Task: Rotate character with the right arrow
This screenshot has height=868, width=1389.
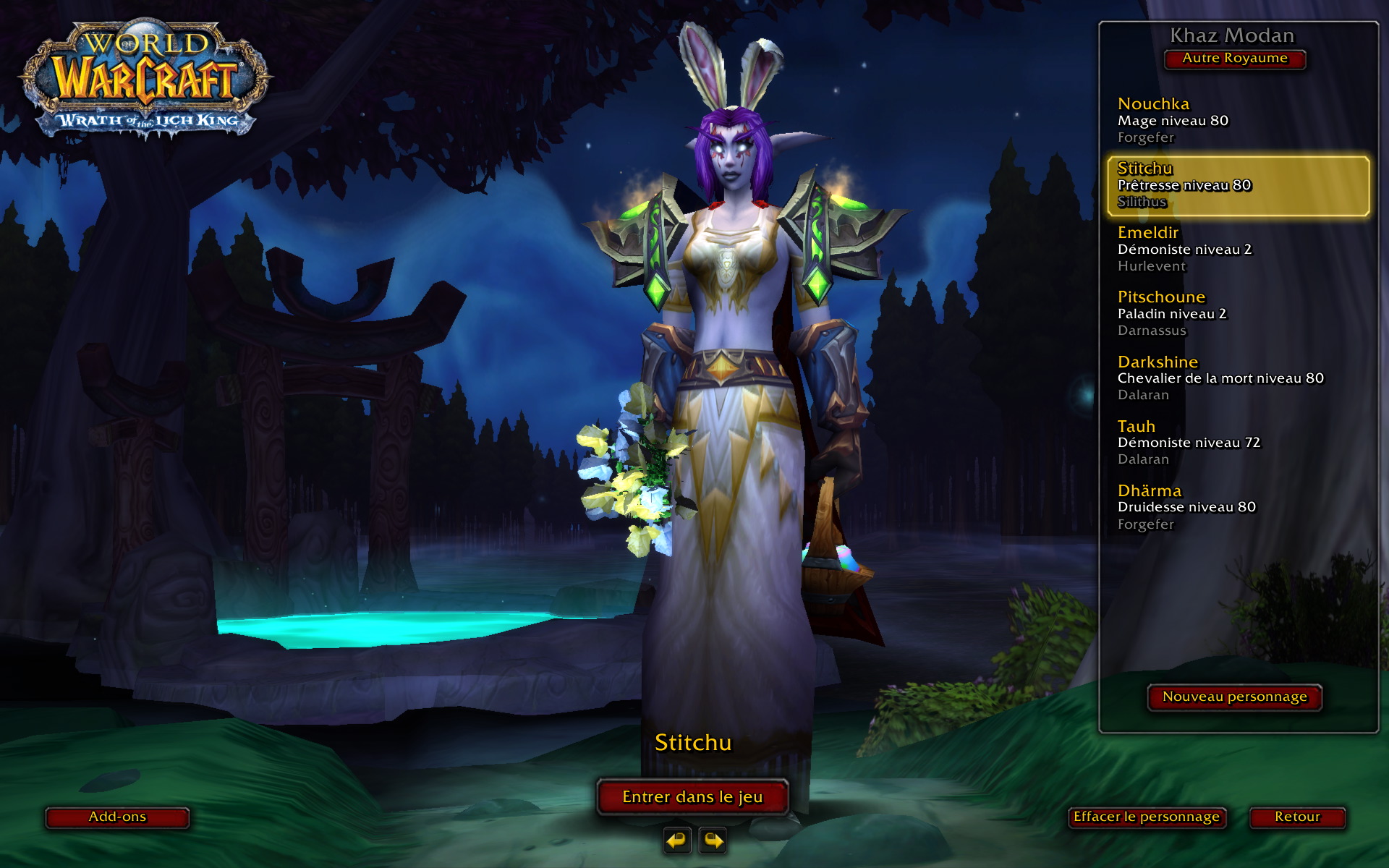Action: [x=713, y=841]
